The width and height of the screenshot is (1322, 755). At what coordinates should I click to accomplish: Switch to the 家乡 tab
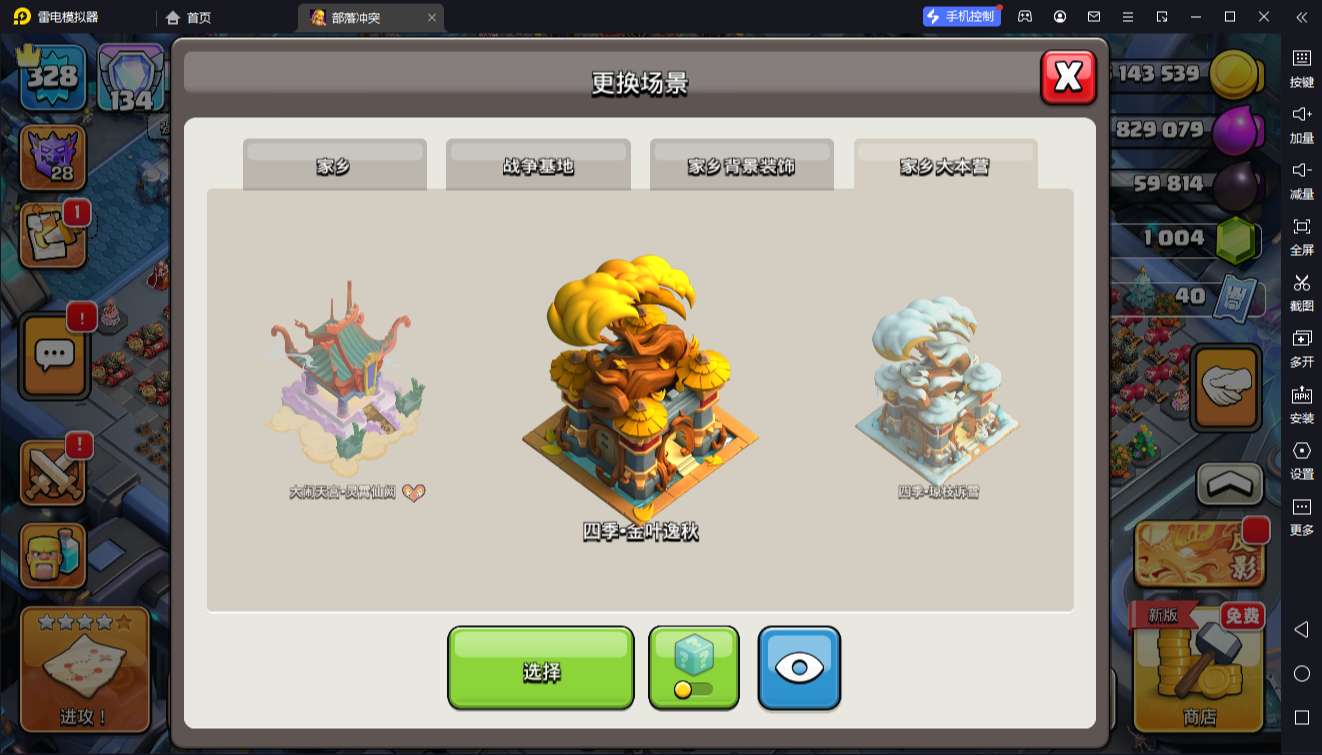(x=334, y=165)
